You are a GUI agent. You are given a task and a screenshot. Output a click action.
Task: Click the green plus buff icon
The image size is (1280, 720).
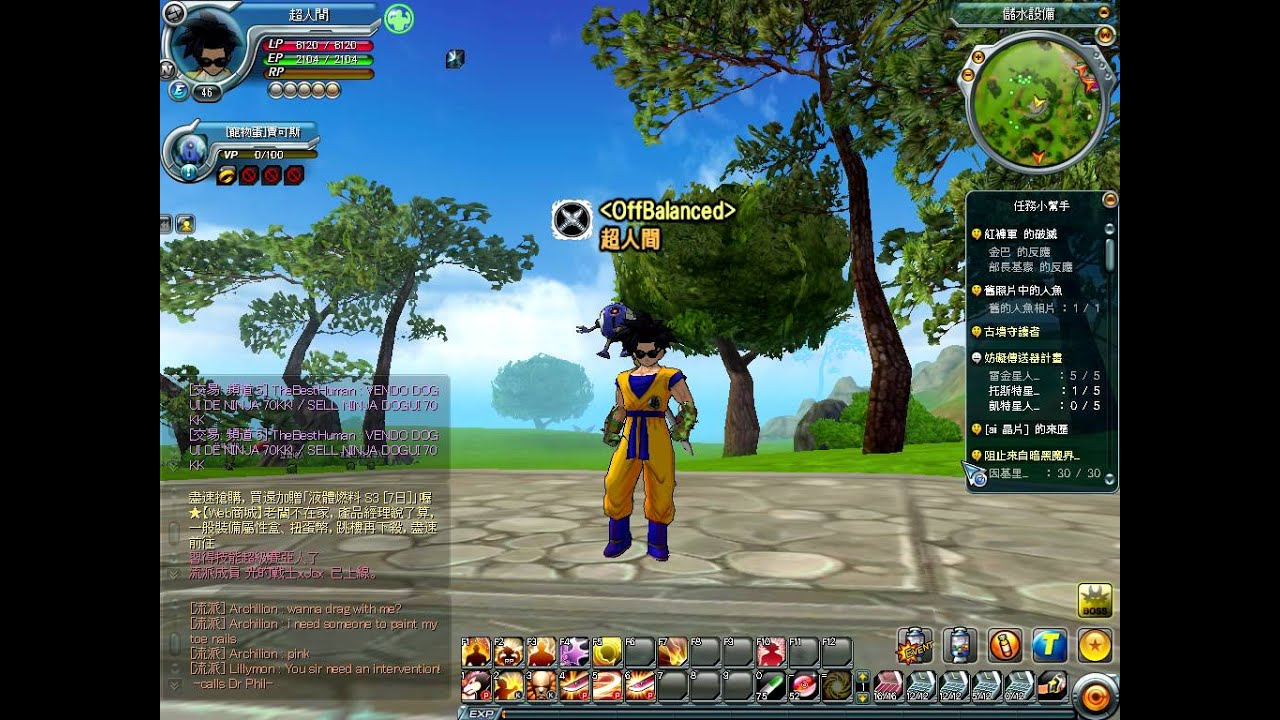click(399, 19)
